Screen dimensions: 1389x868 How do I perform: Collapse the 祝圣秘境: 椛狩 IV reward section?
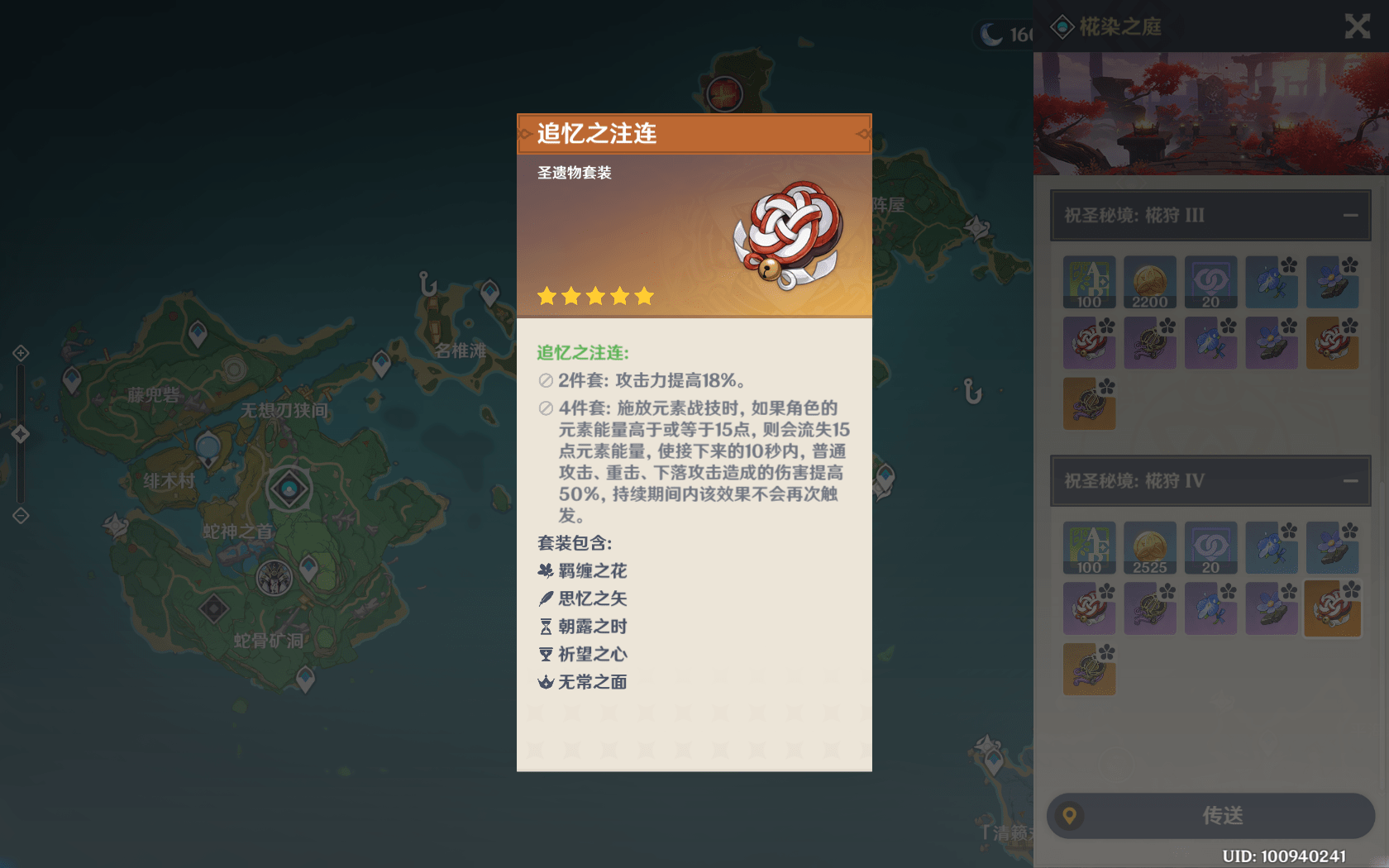pyautogui.click(x=1351, y=479)
